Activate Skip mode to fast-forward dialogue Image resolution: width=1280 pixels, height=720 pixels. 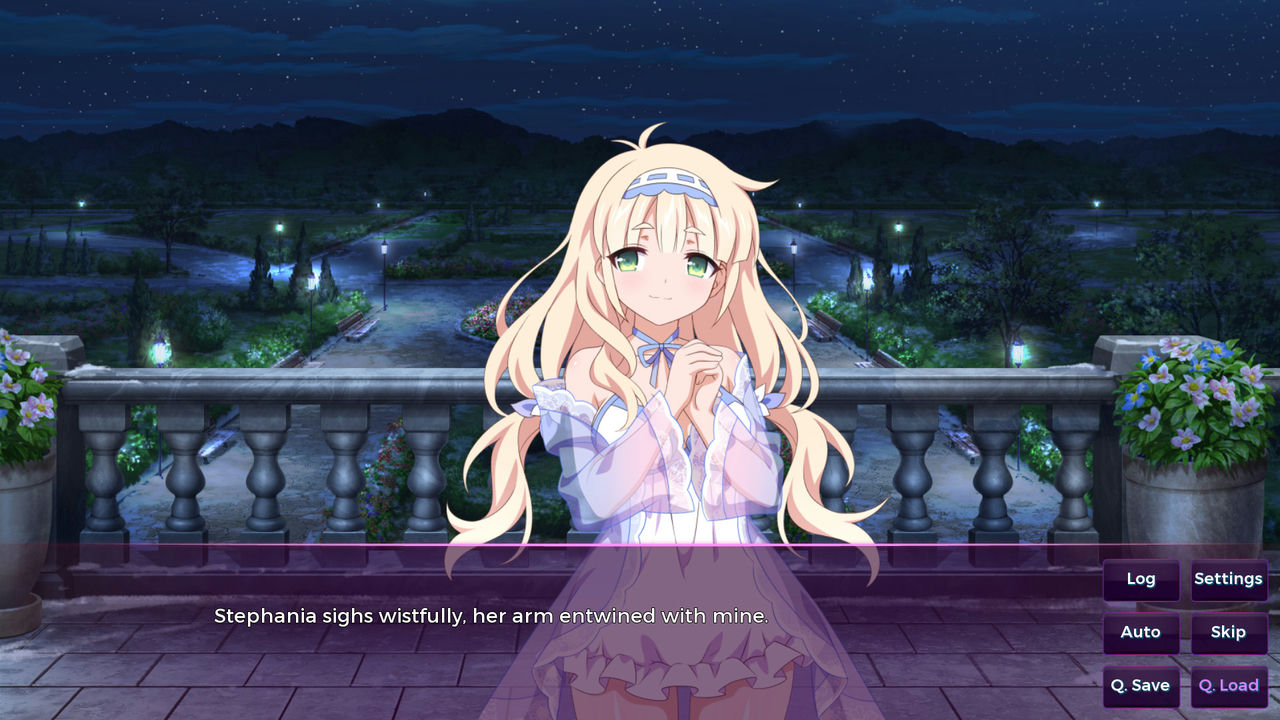1228,632
